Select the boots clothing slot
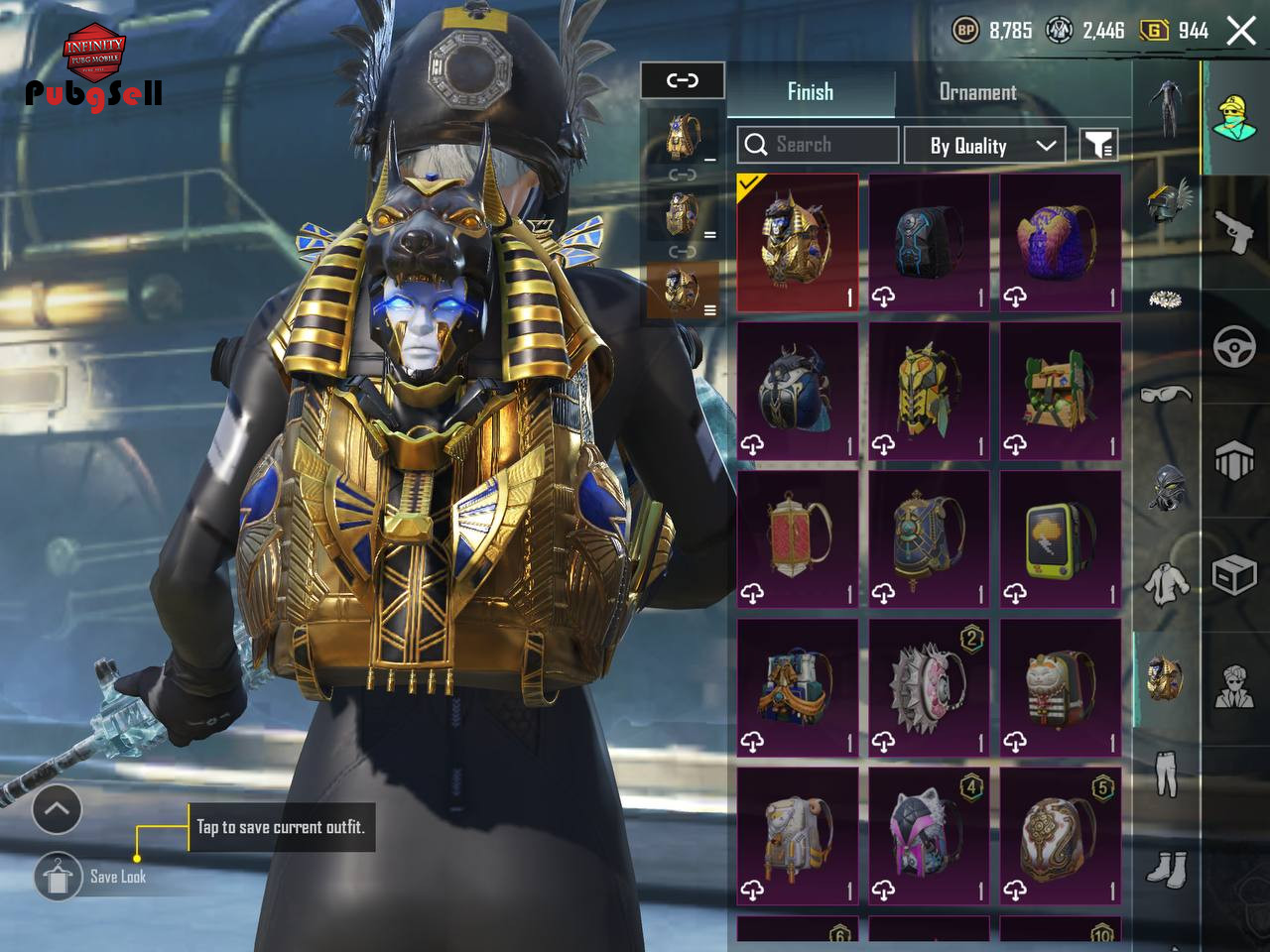 pyautogui.click(x=1166, y=869)
